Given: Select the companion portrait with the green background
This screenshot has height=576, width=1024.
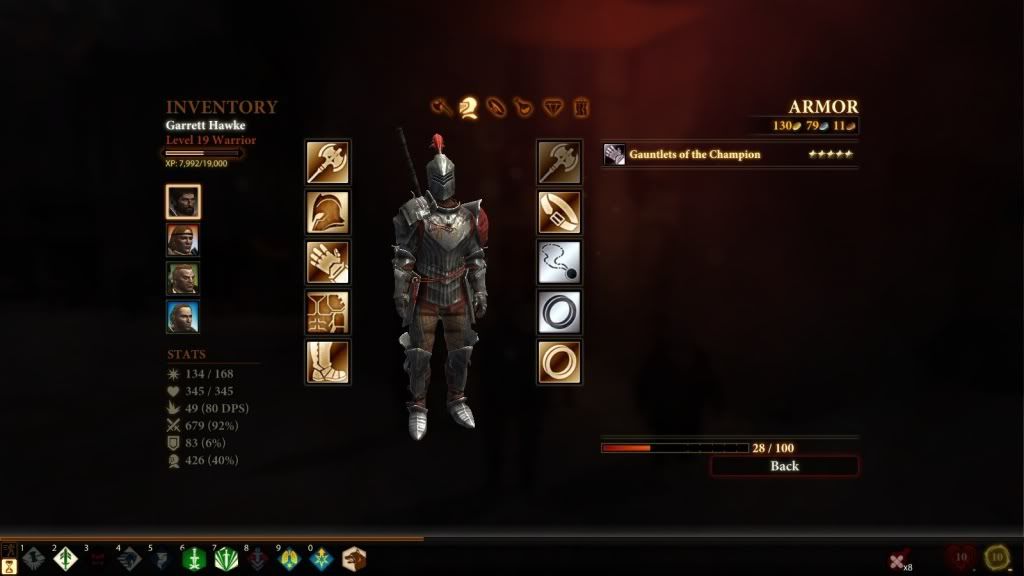Looking at the screenshot, I should (x=183, y=278).
